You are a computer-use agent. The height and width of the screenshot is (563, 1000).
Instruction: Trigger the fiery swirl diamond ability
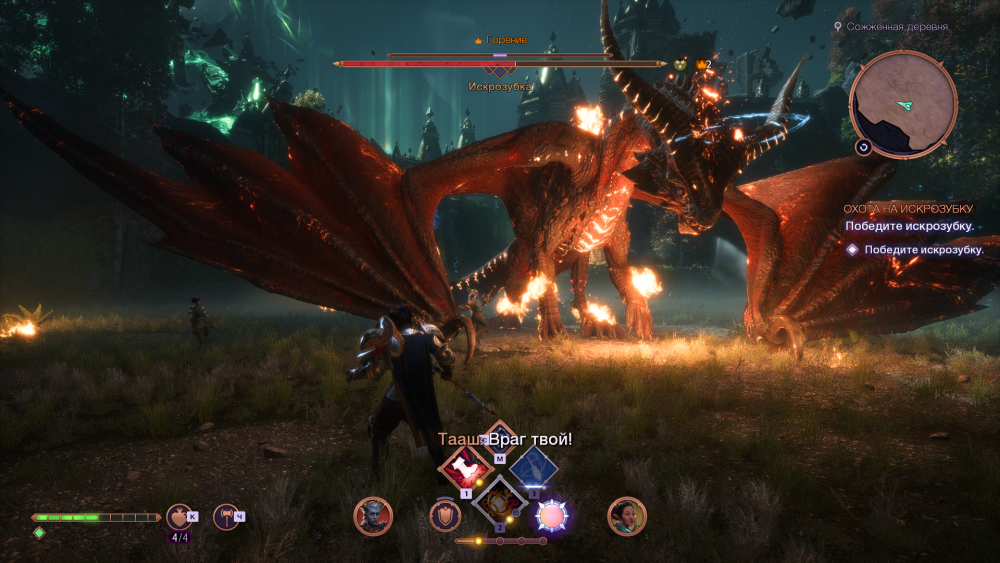coord(499,498)
